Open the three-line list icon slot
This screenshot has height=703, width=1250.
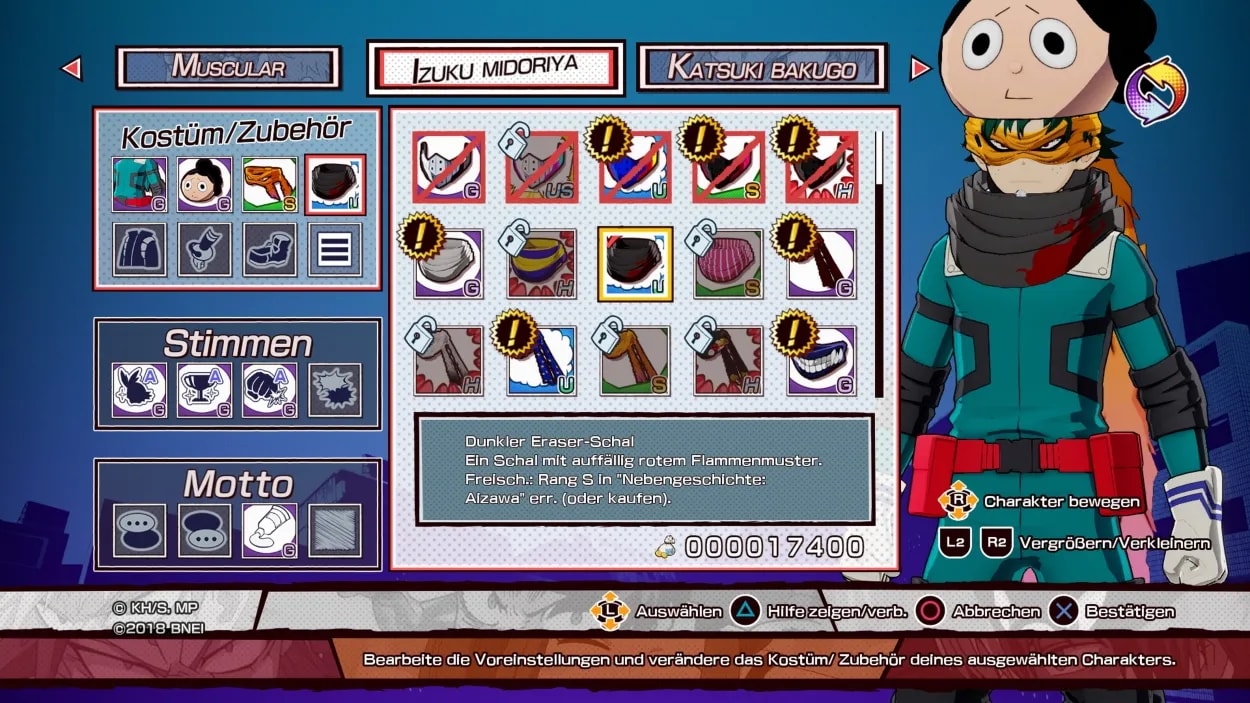[335, 249]
